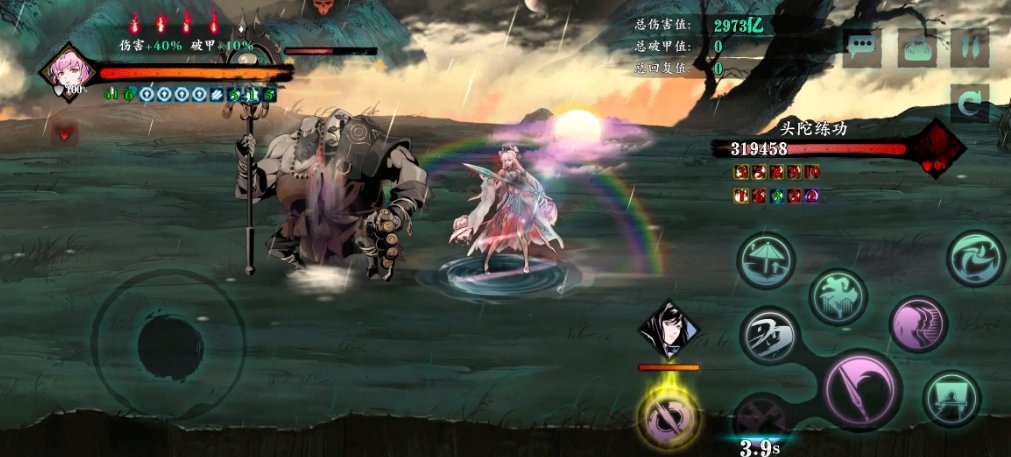The image size is (1011, 457).
Task: Cast the pink silhouette faces skill
Action: 917,324
